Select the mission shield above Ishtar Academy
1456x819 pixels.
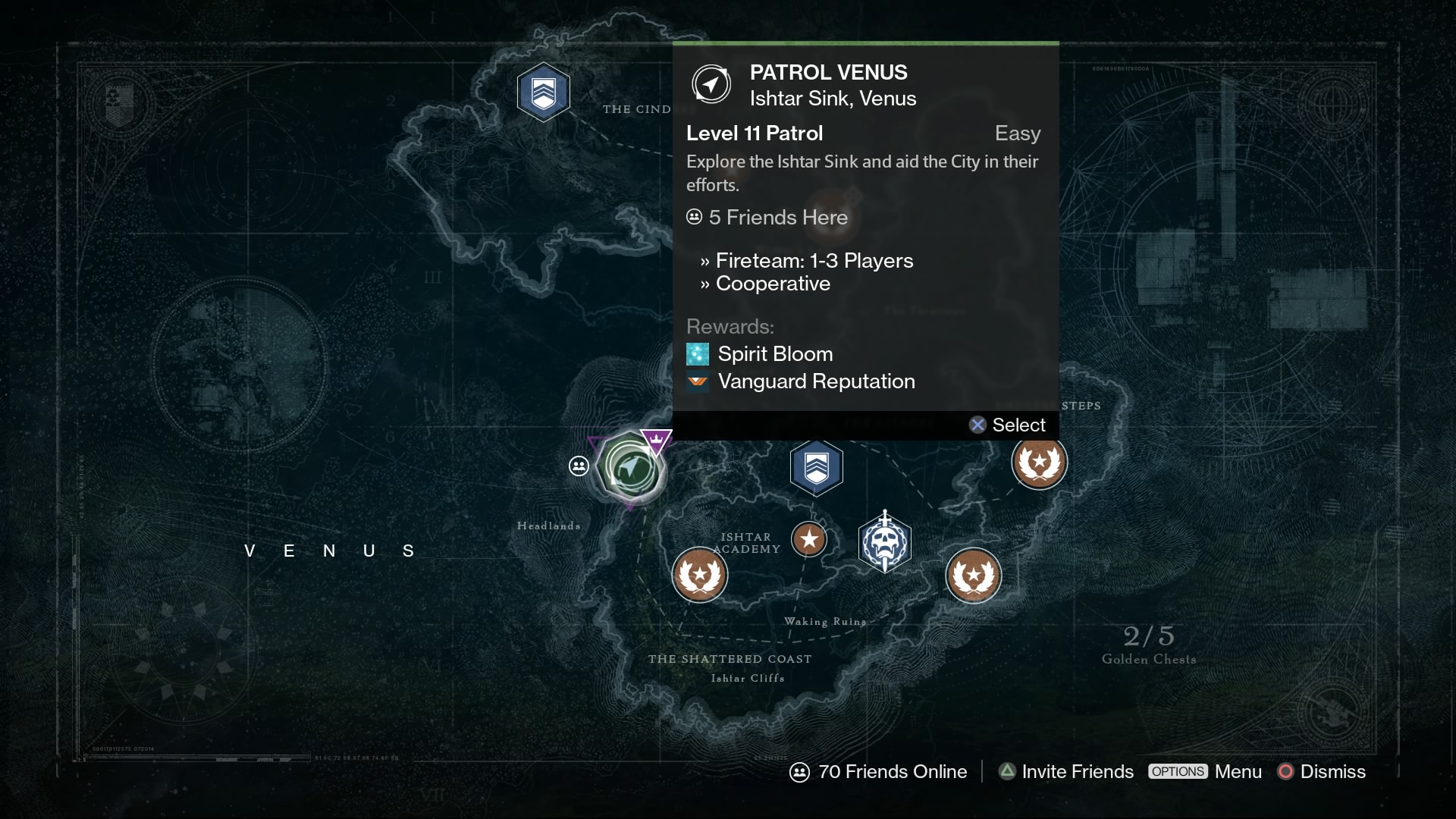pyautogui.click(x=817, y=467)
